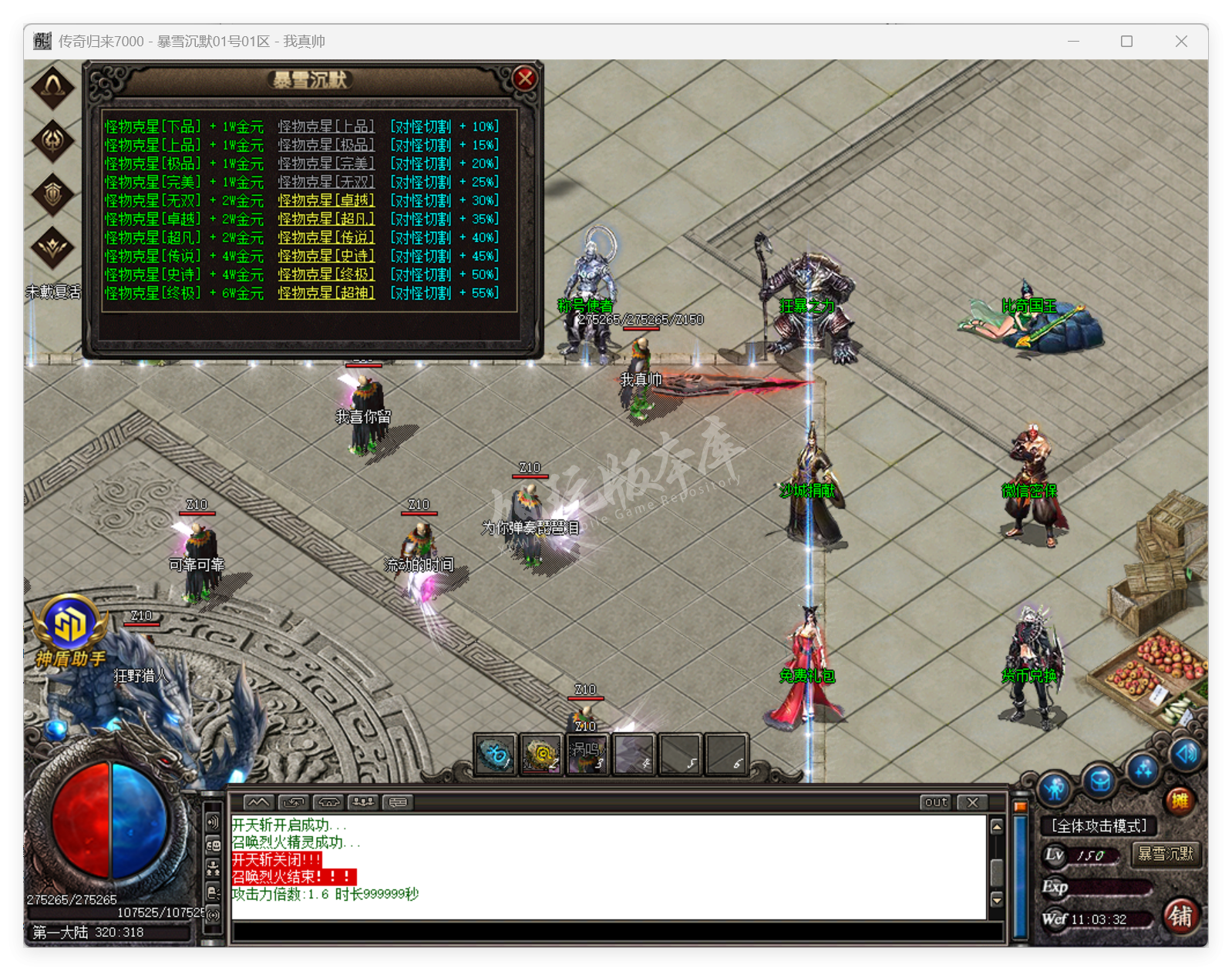Close the 暴雪沉默 dialog red X
Viewport: 1232px width, 971px height.
click(x=524, y=78)
